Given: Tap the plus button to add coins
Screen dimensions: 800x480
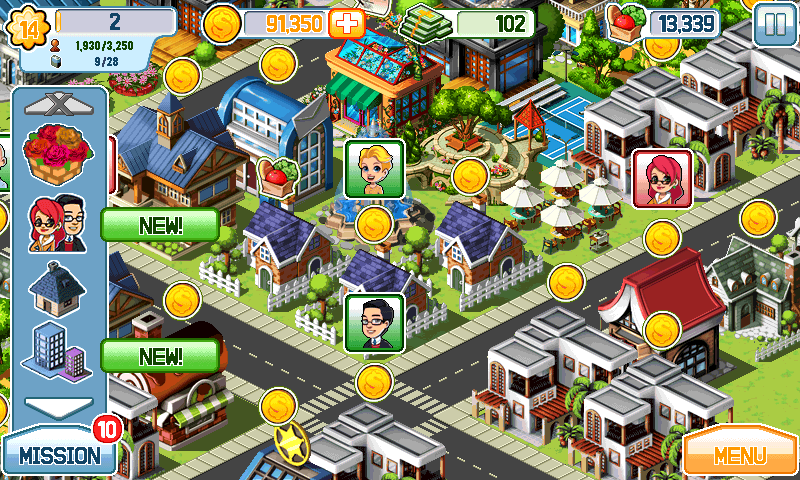Looking at the screenshot, I should click(x=348, y=23).
